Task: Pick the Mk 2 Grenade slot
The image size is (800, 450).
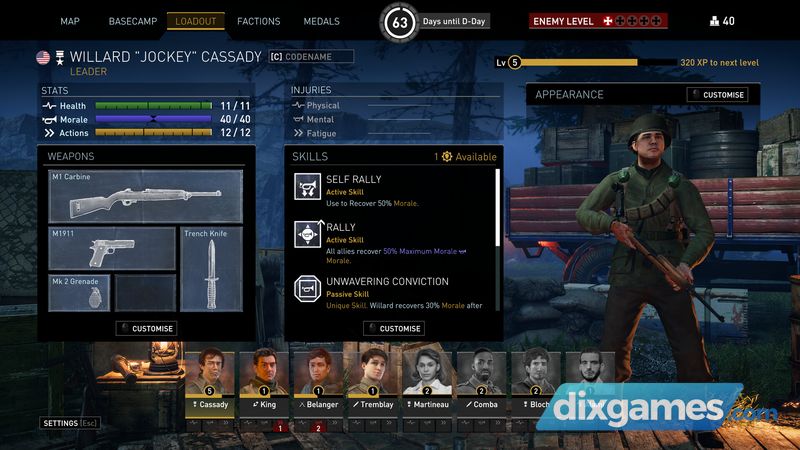Action: (78, 293)
